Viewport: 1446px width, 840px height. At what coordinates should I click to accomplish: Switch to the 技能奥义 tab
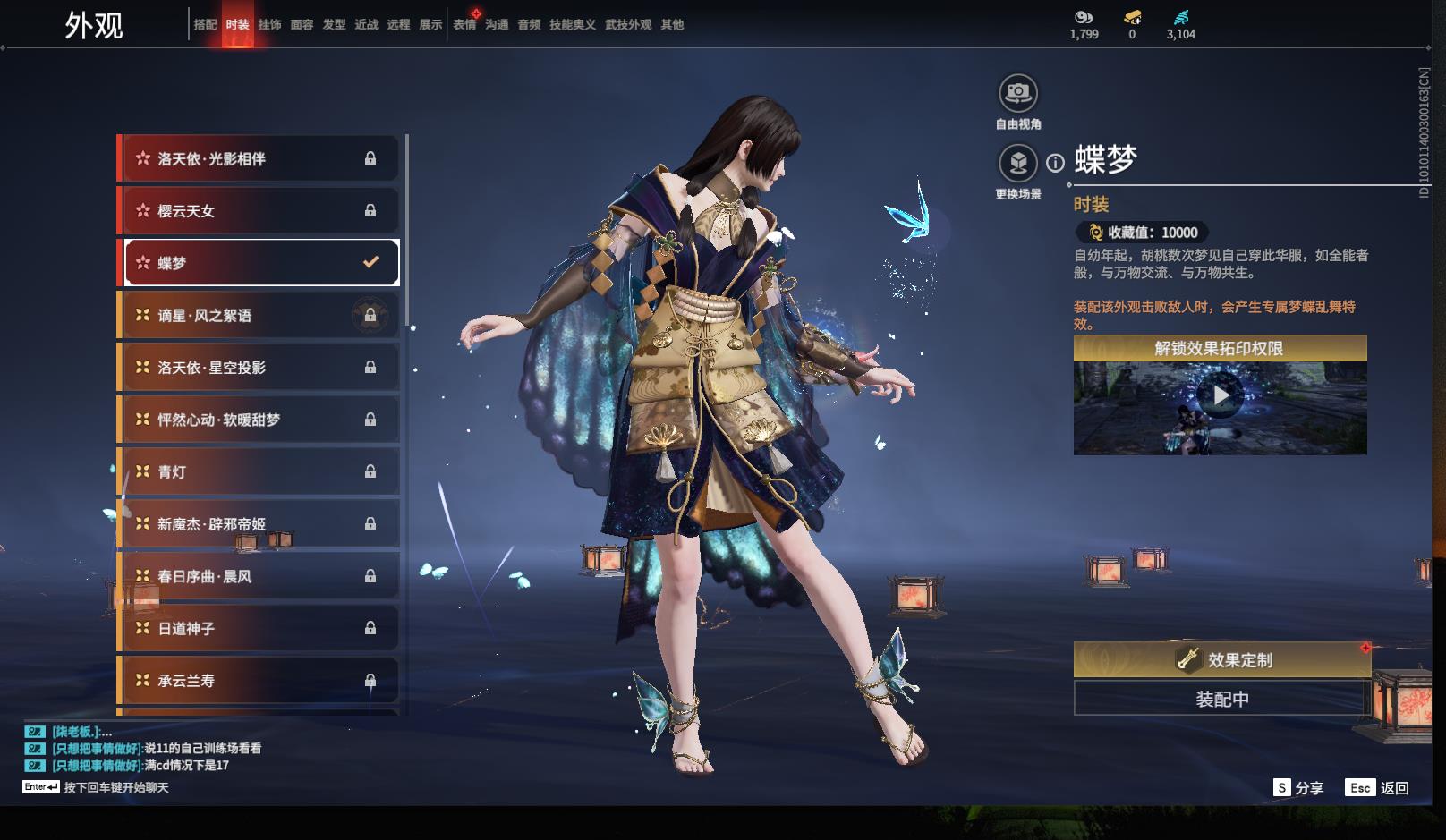click(572, 25)
